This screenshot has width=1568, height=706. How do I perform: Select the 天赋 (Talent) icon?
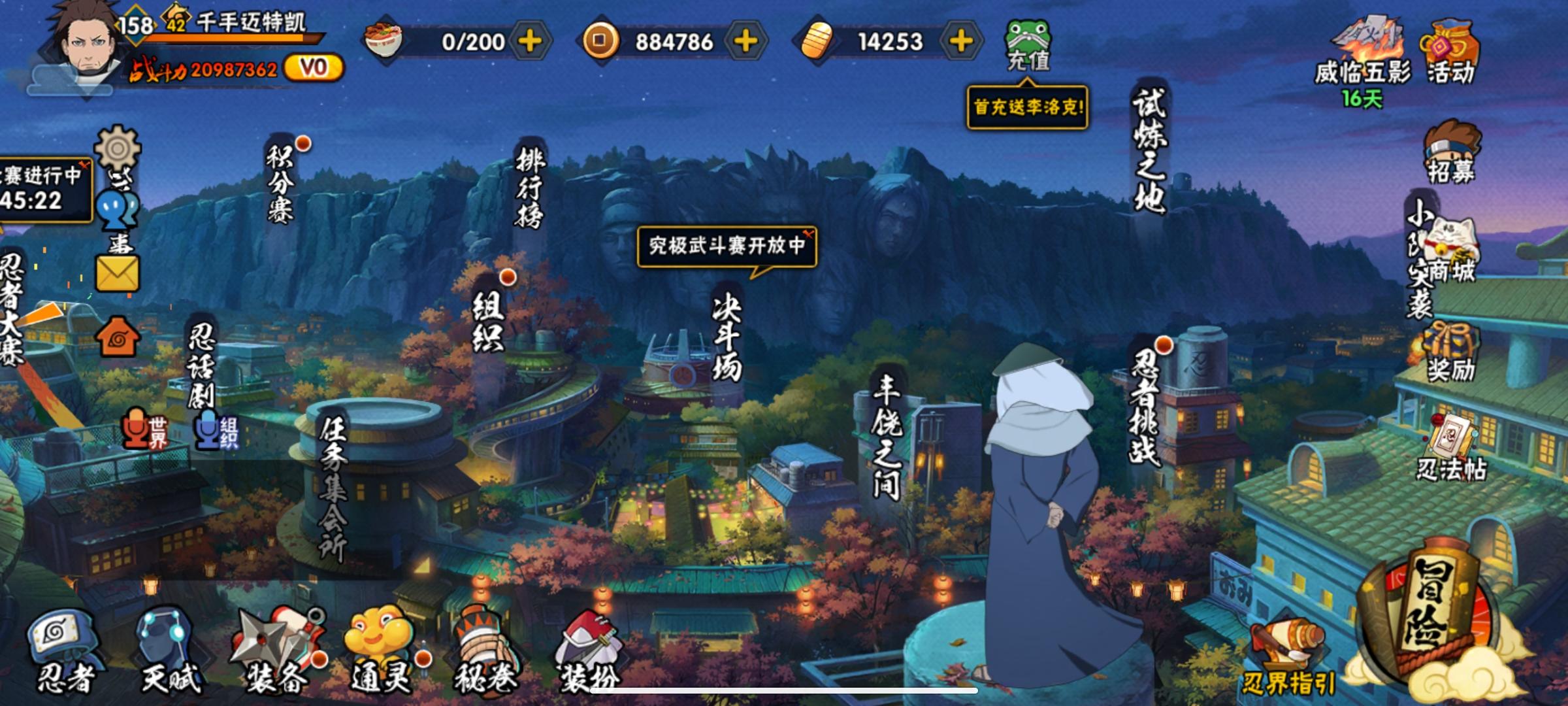(x=160, y=644)
